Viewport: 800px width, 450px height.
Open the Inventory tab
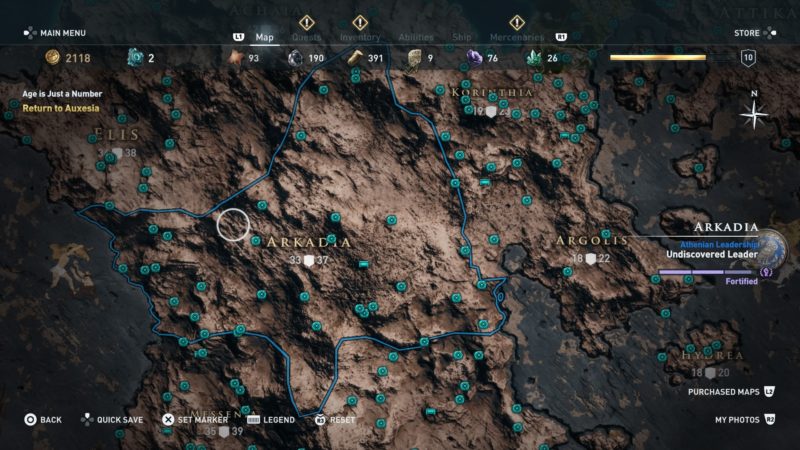tap(360, 38)
